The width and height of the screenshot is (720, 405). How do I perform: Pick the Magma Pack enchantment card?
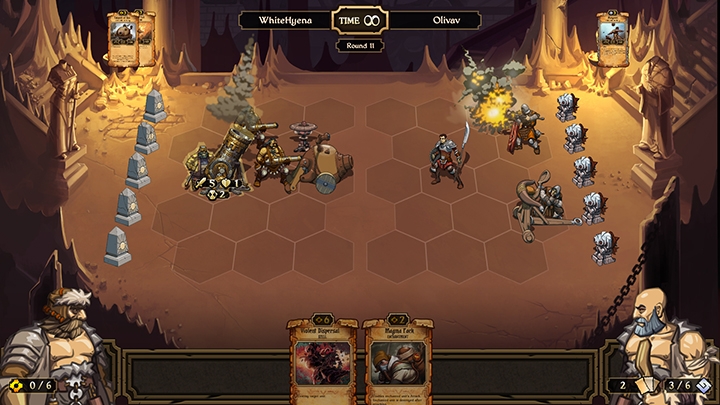pyautogui.click(x=397, y=362)
